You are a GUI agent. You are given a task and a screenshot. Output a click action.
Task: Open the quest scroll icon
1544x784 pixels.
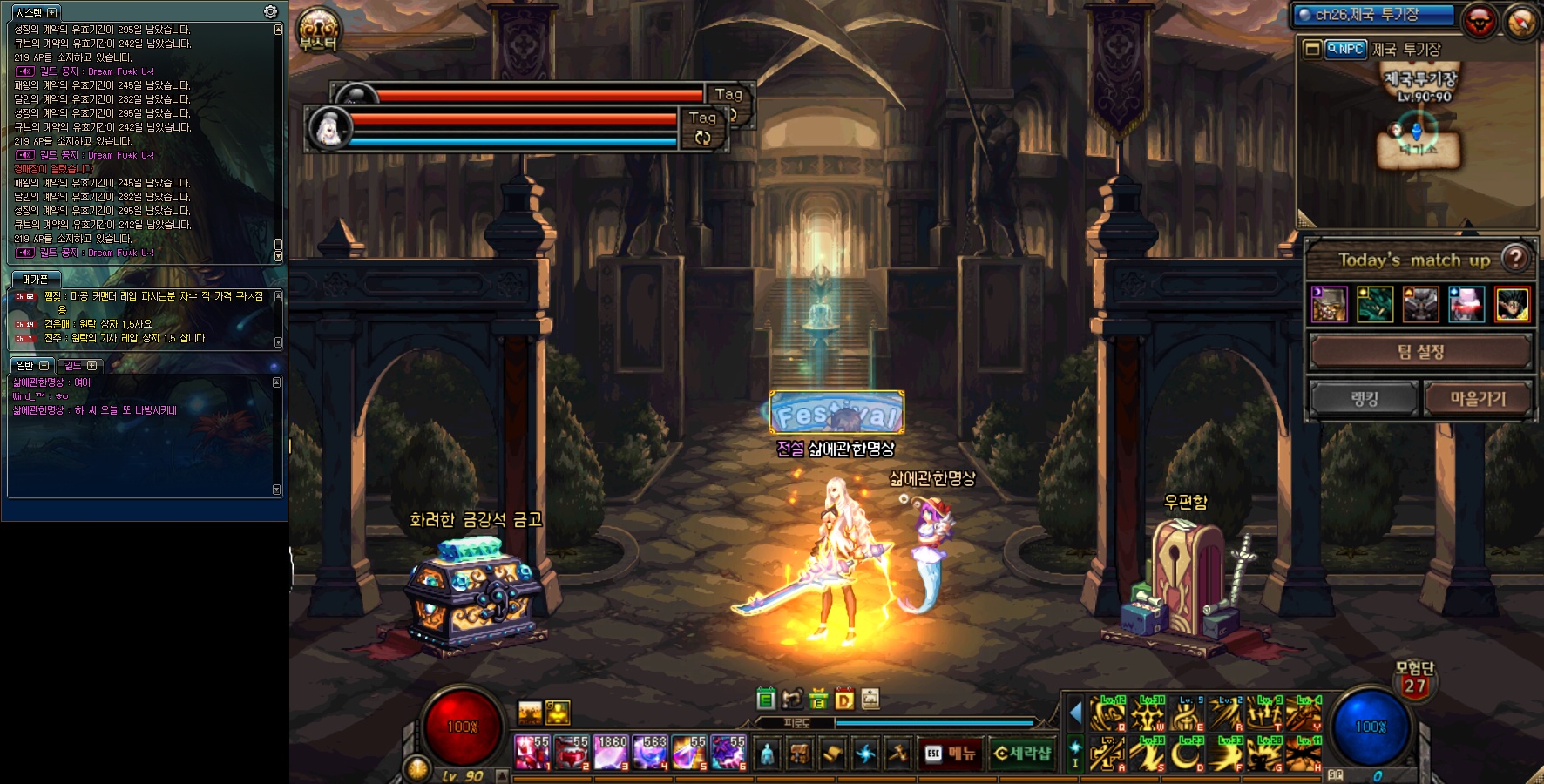(832, 754)
